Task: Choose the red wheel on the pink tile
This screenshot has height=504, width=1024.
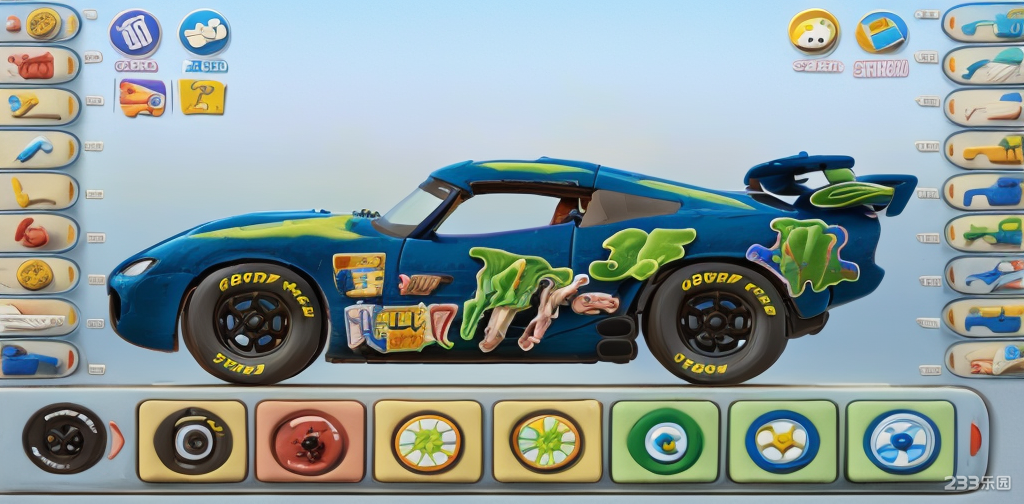Action: (309, 441)
